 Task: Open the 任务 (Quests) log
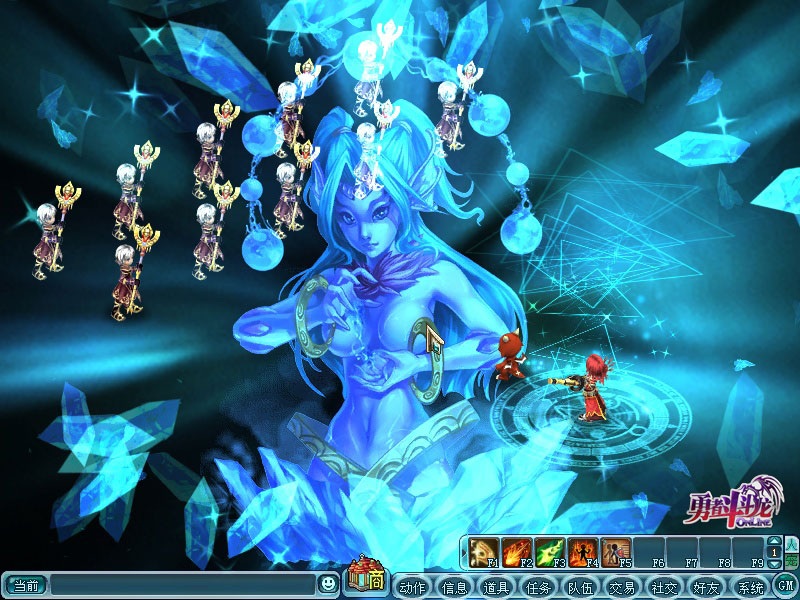click(538, 586)
